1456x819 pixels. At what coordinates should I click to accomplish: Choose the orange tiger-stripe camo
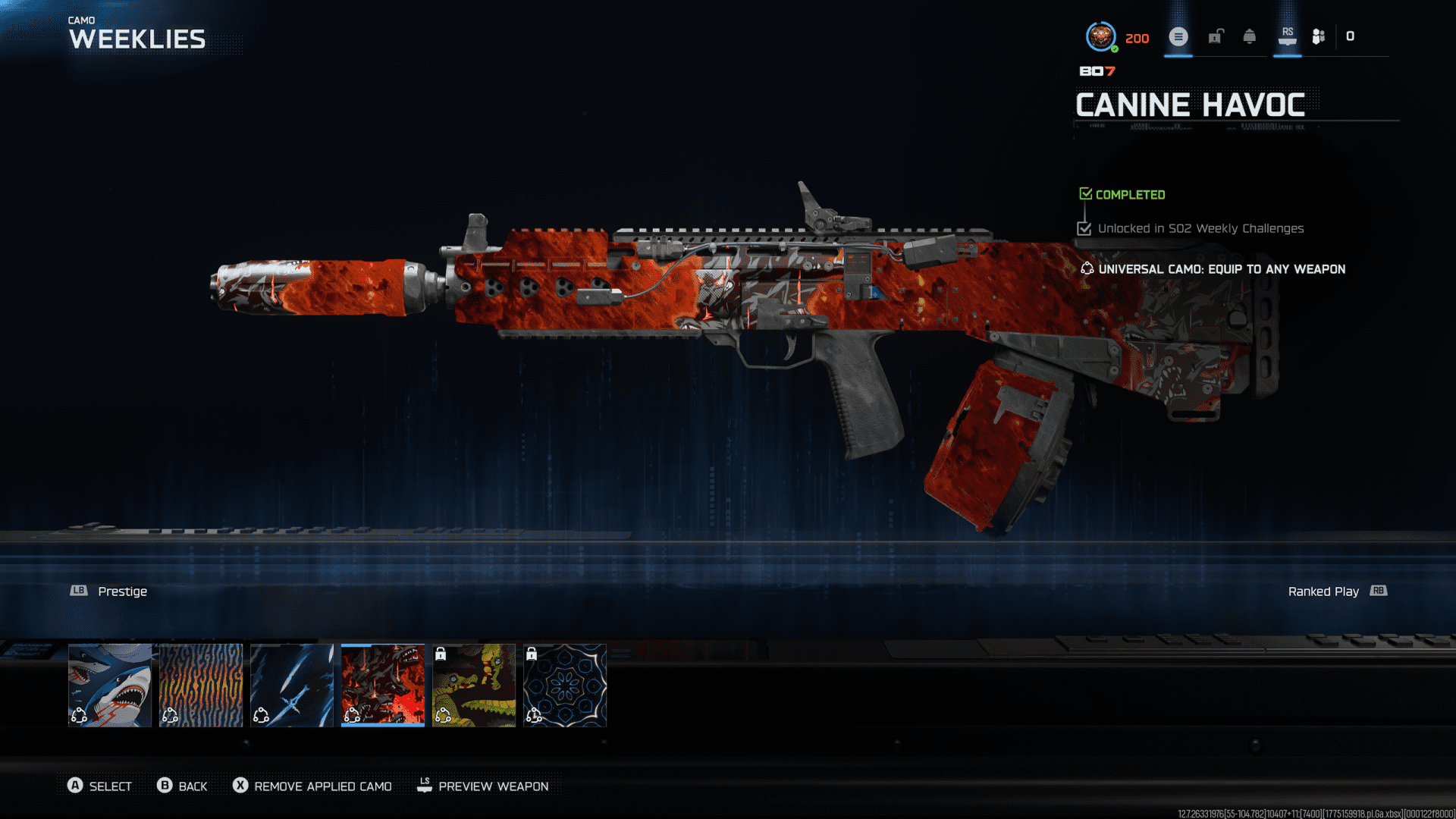[201, 685]
